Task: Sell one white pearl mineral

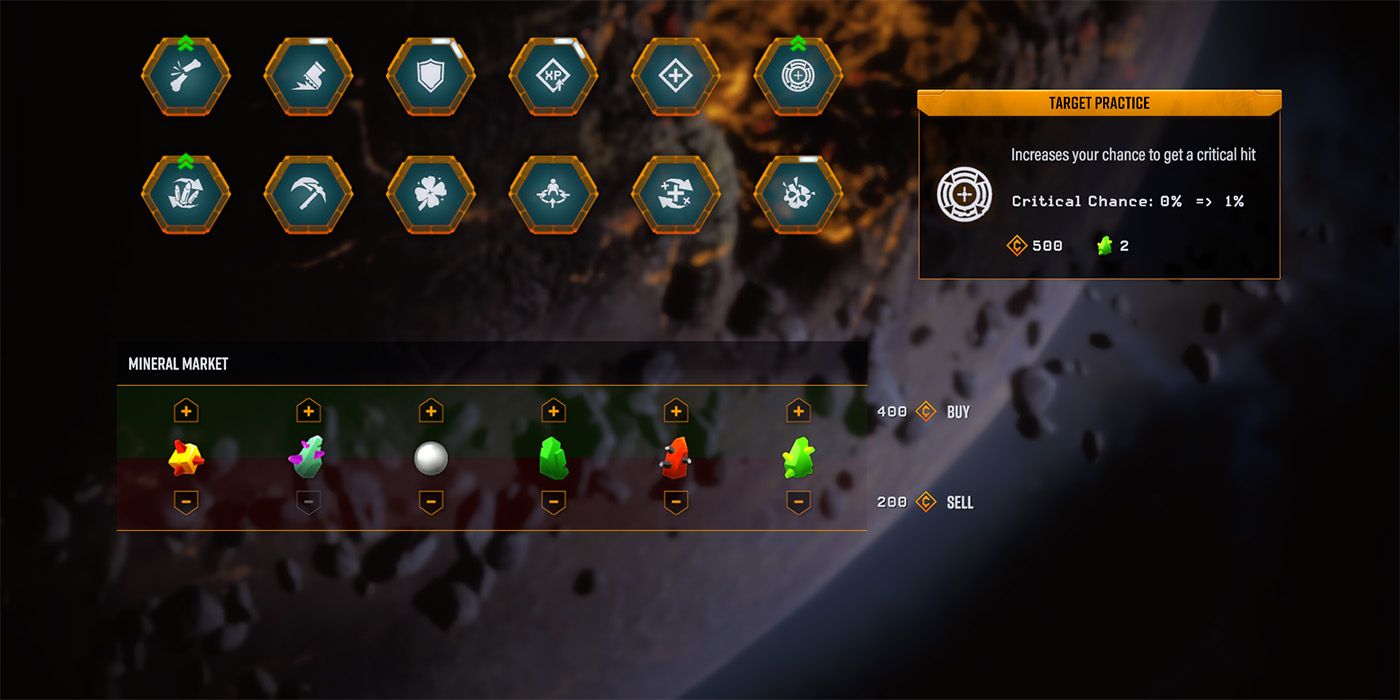Action: click(x=431, y=501)
